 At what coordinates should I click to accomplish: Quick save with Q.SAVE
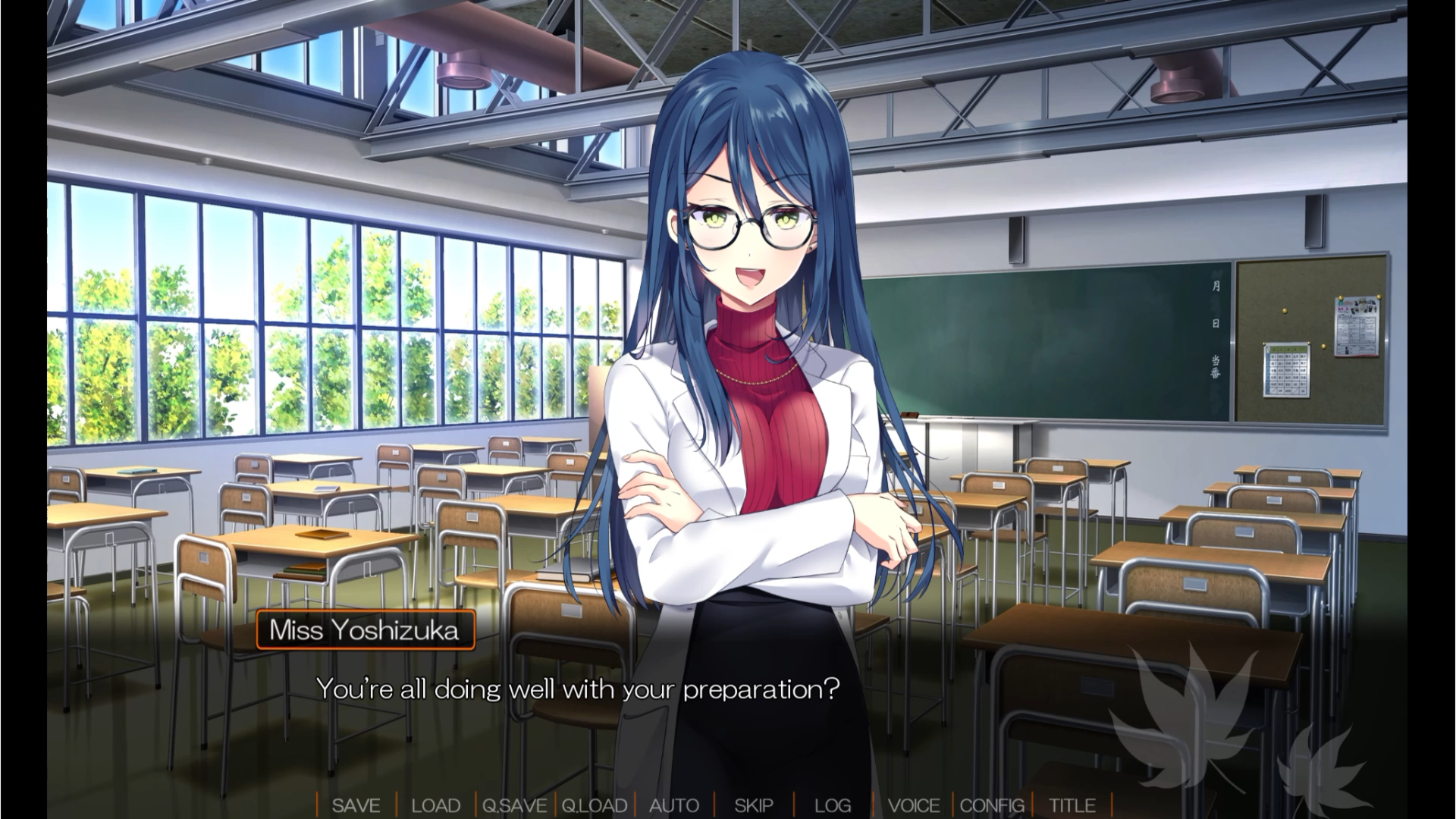click(x=514, y=805)
